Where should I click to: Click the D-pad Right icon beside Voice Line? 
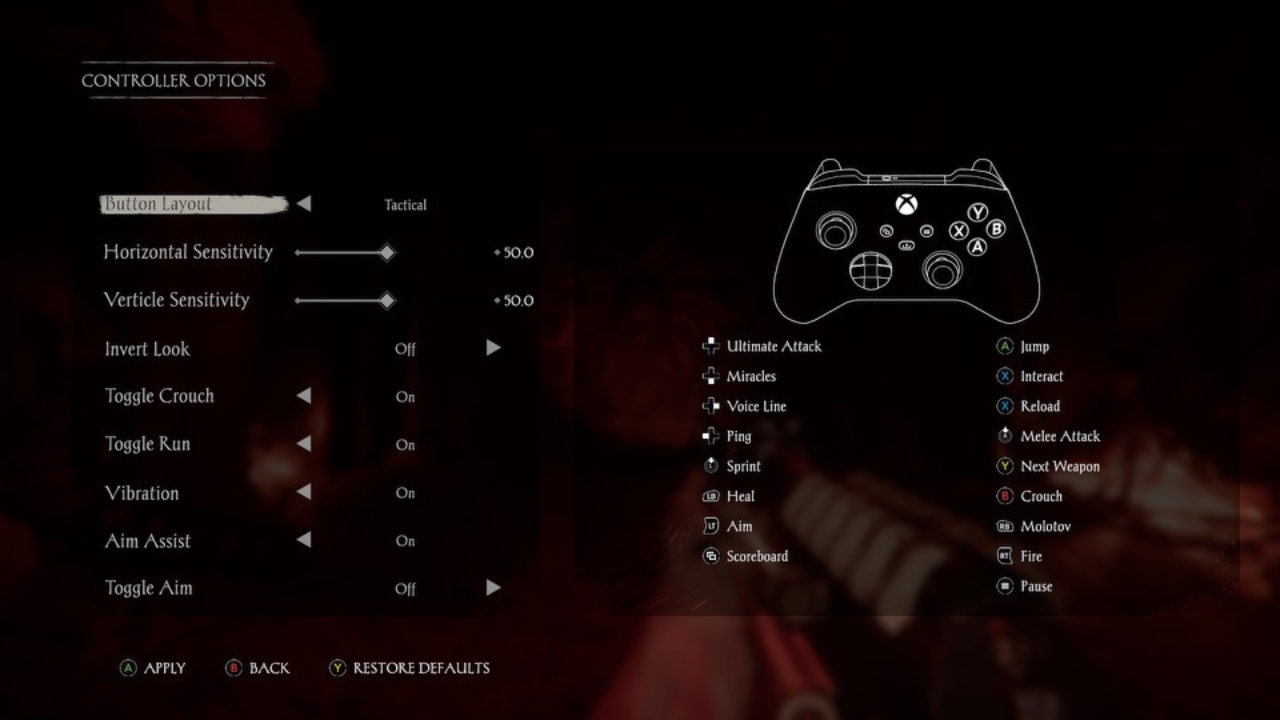[x=711, y=406]
